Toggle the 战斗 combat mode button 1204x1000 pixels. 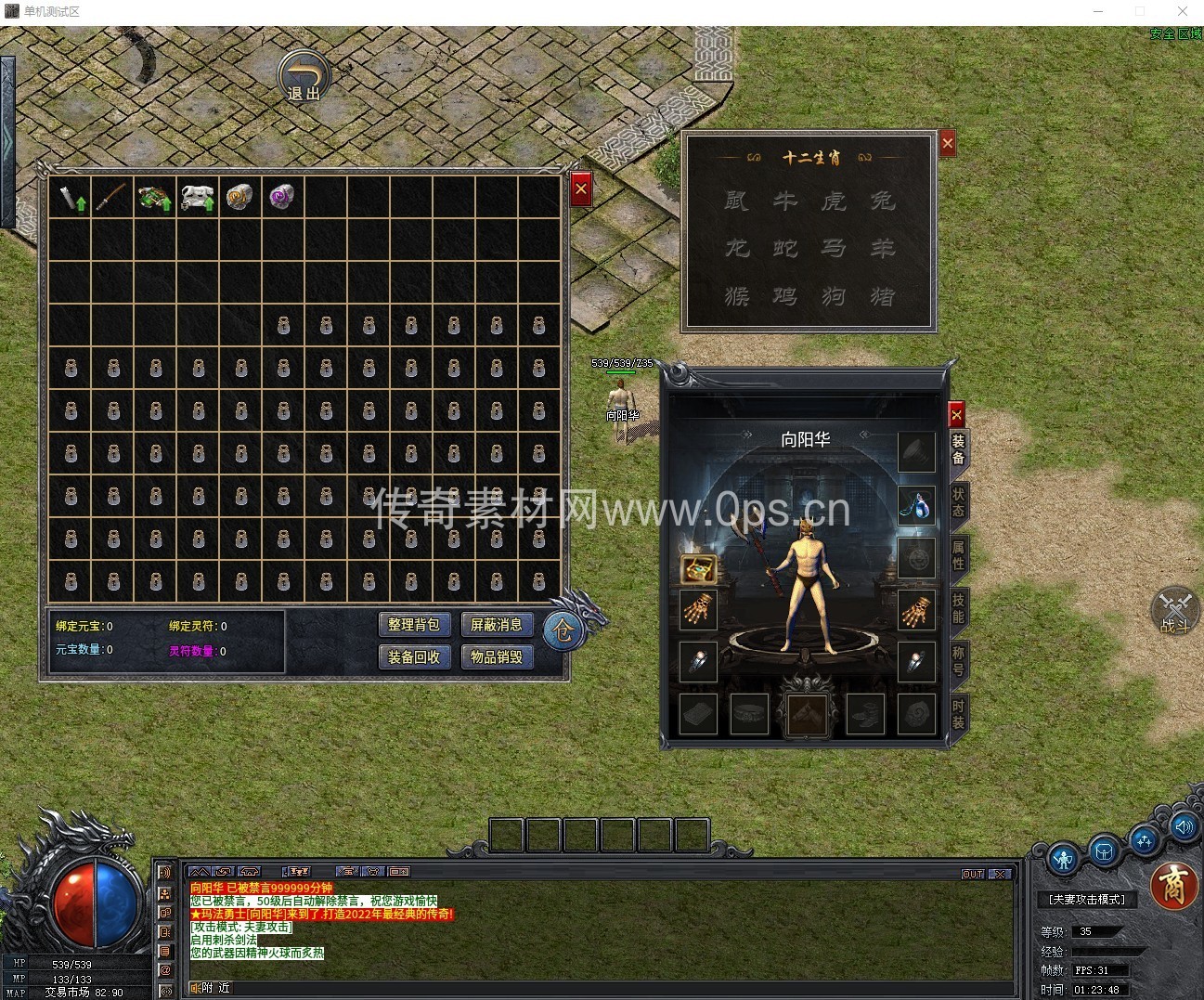tap(1175, 611)
